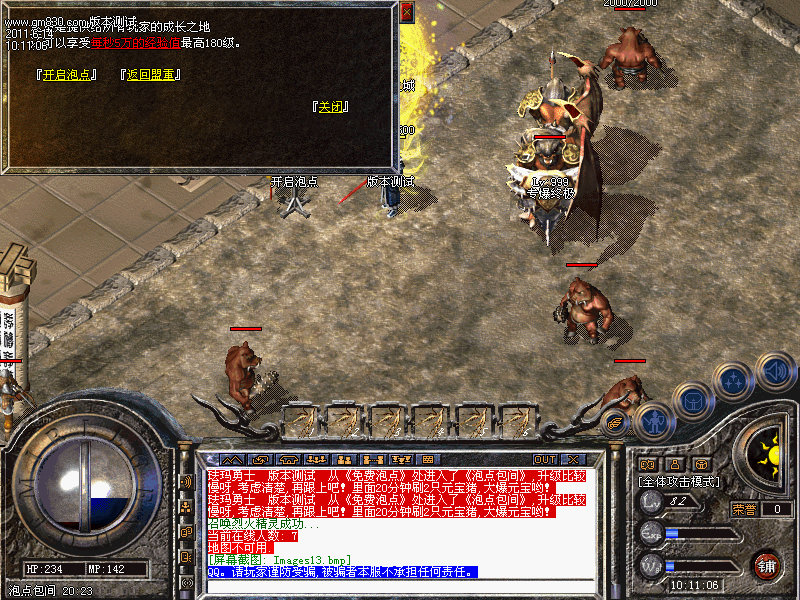This screenshot has width=800, height=600.
Task: Click the grid icon toolbar button above chat
Action: click(426, 459)
